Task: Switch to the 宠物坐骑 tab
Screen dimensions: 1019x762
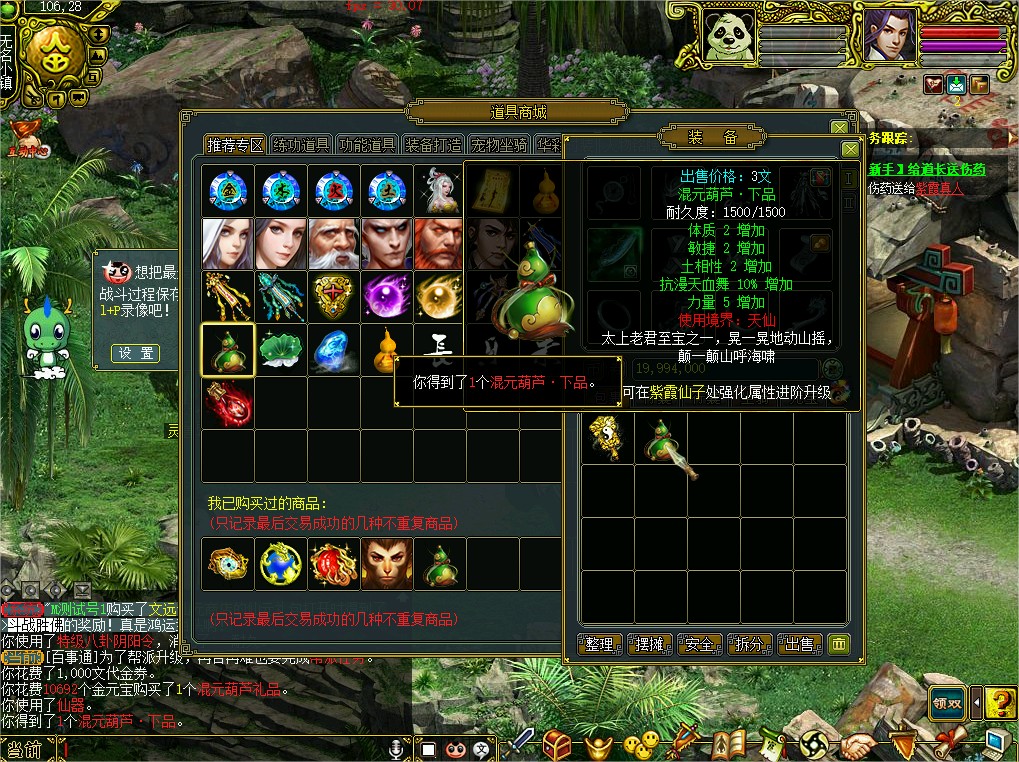Action: [499, 145]
